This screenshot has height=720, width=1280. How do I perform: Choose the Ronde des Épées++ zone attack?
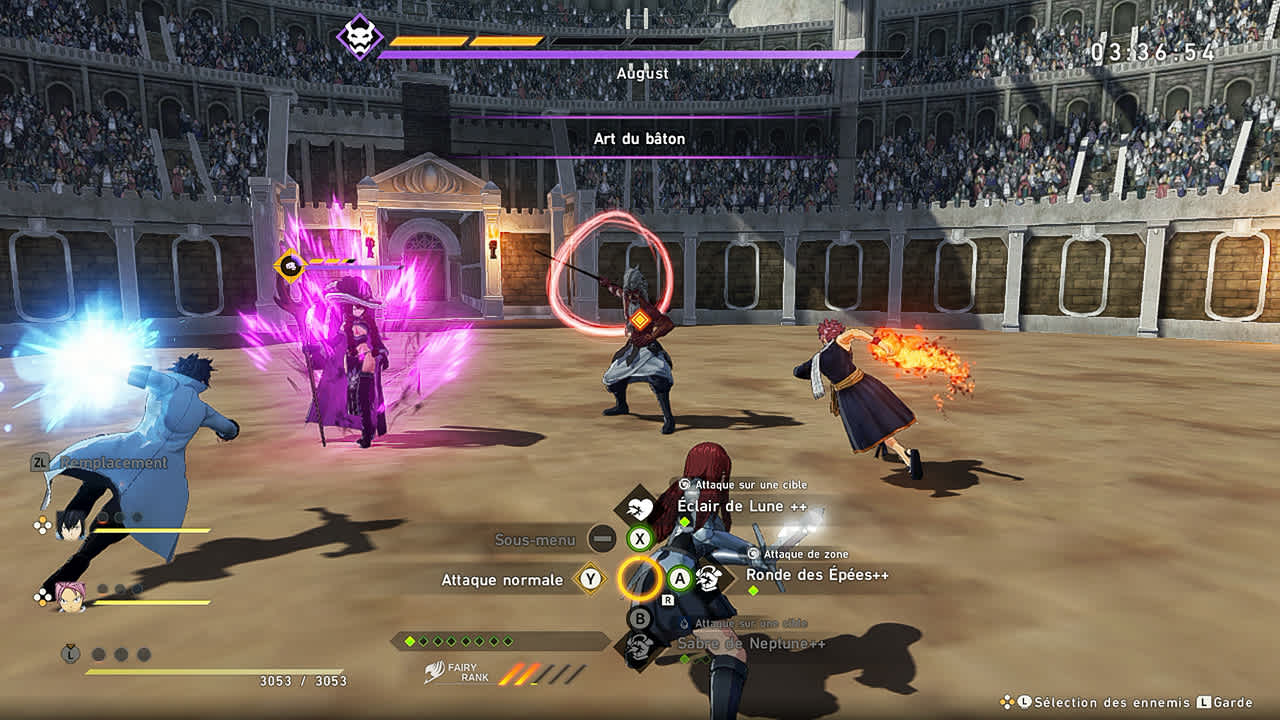[817, 575]
